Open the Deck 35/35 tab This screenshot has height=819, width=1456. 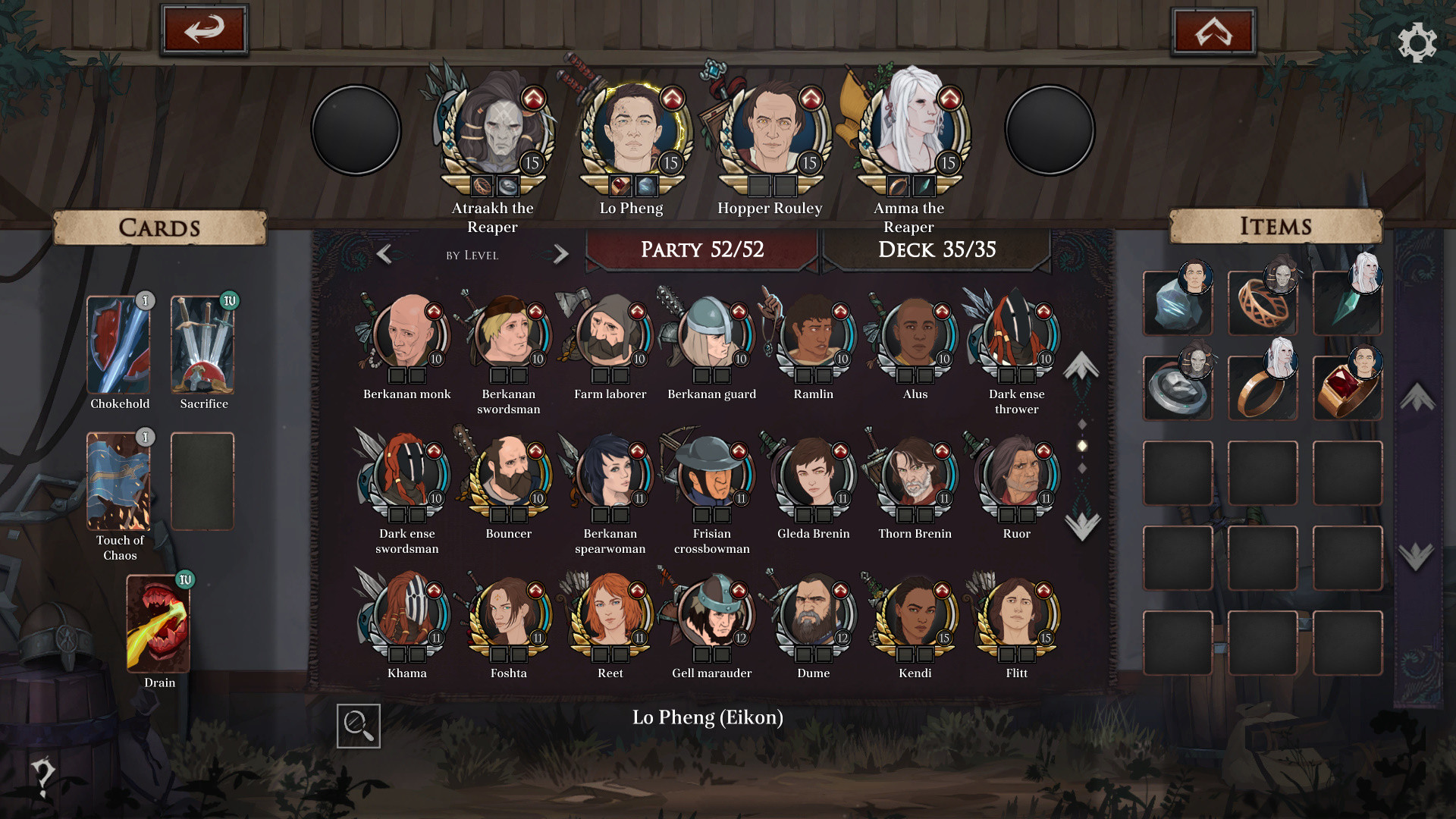pos(937,249)
